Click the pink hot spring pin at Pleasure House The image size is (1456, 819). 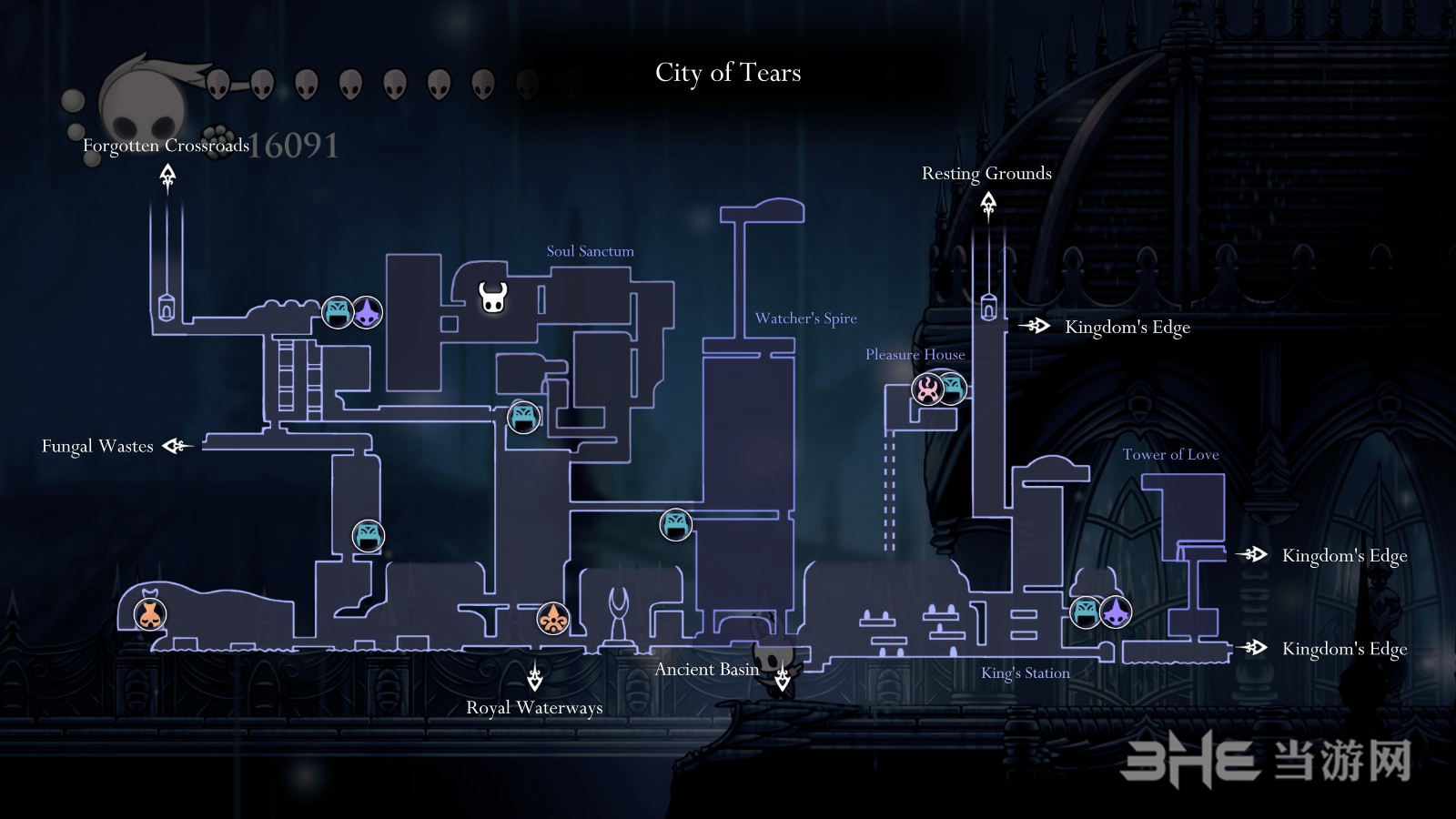(927, 389)
